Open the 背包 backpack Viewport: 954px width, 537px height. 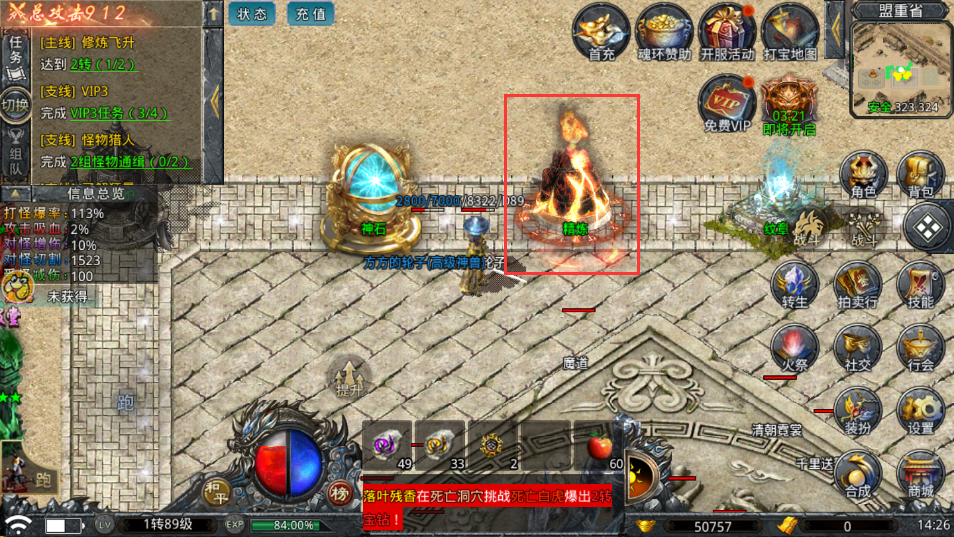921,177
